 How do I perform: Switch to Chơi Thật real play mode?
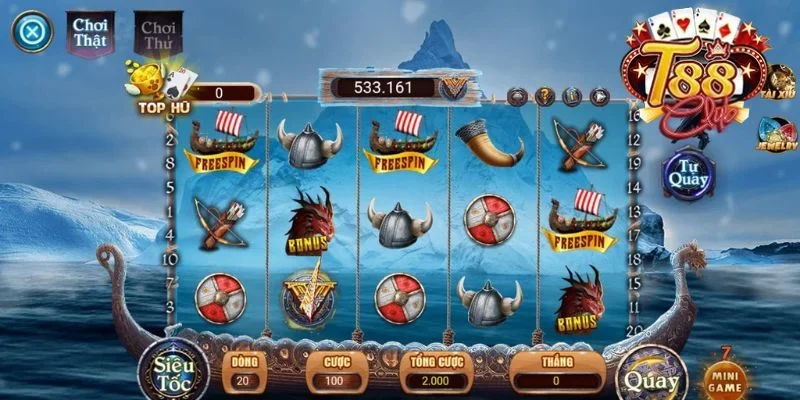[90, 33]
